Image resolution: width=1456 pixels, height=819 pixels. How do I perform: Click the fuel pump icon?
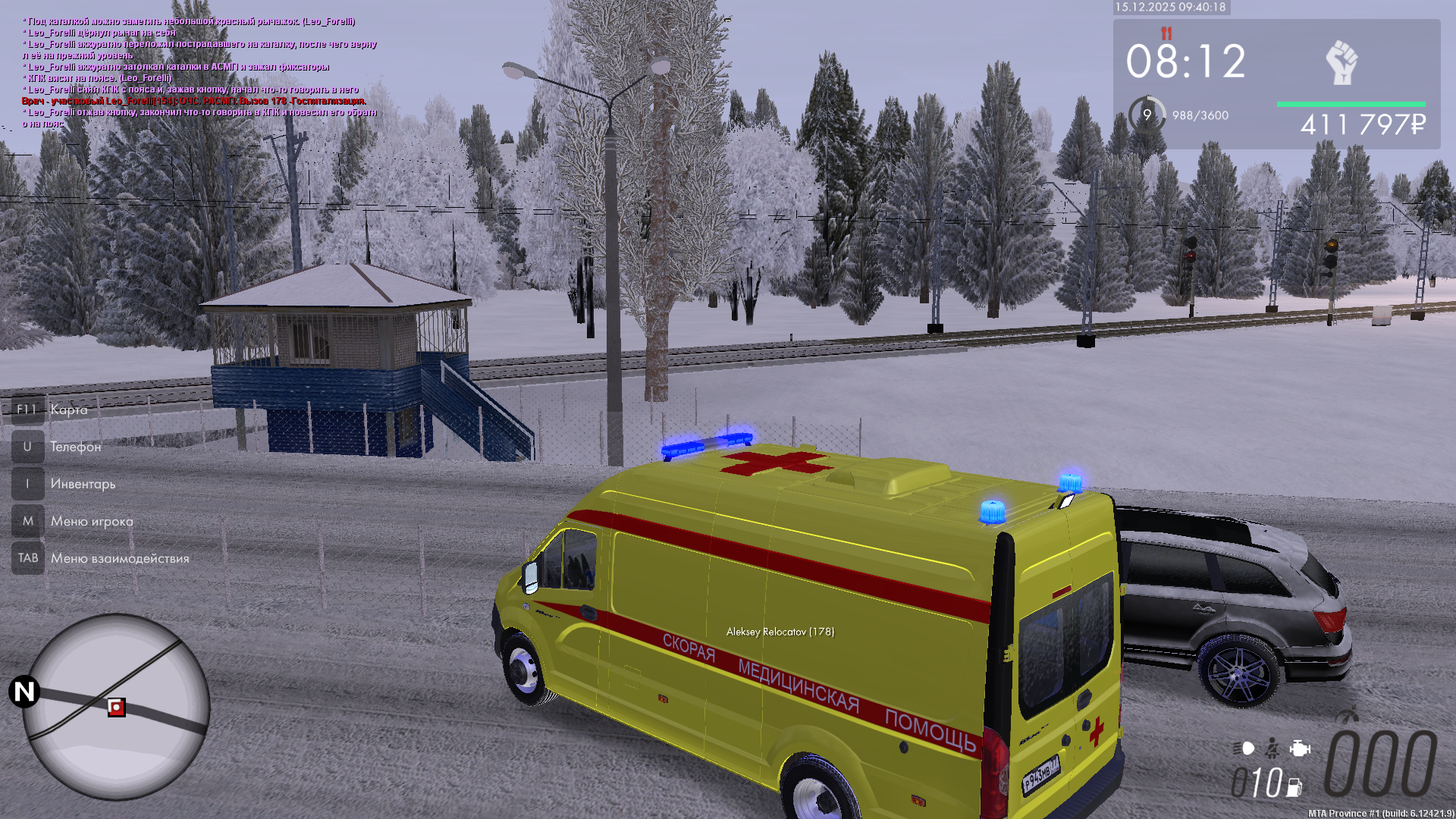(x=1294, y=787)
